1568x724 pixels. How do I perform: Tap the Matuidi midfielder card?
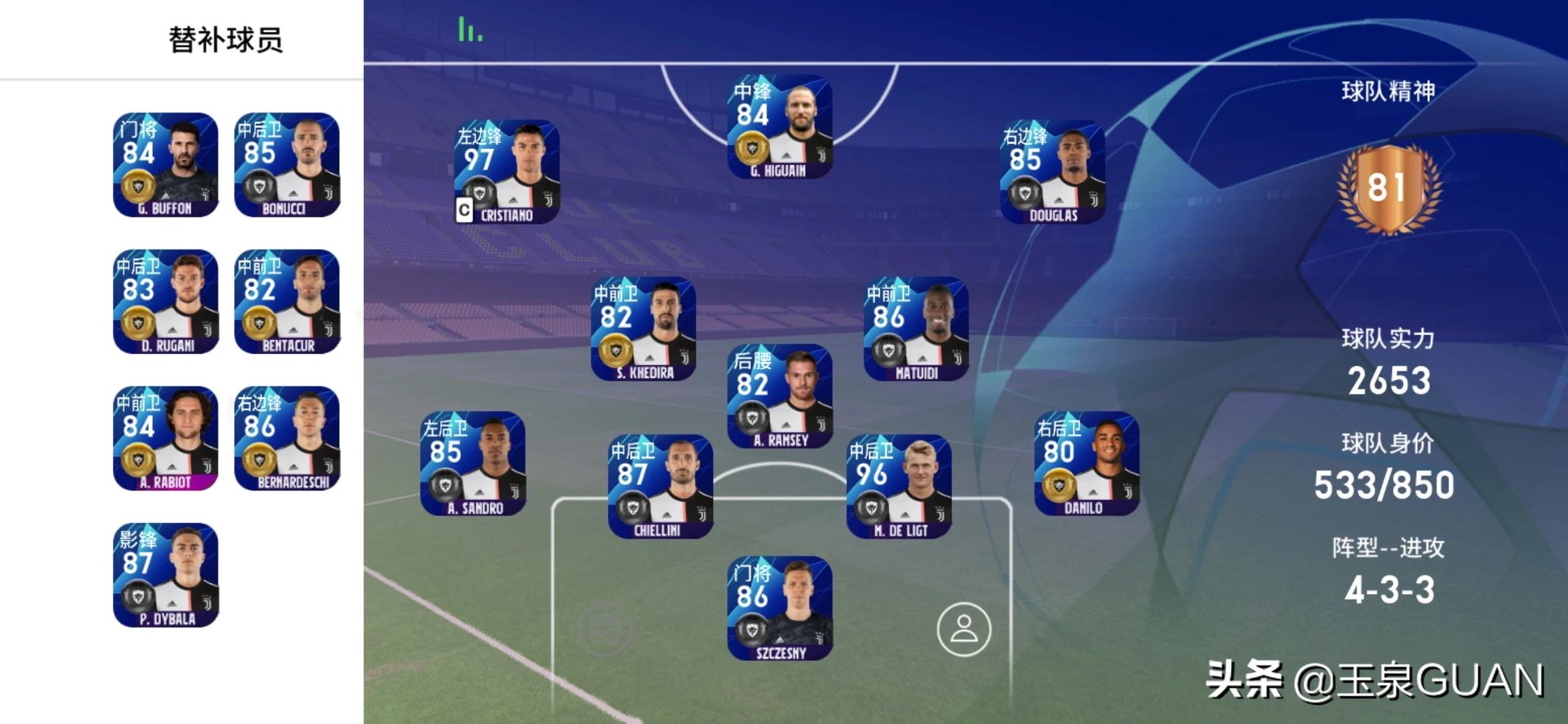(916, 329)
